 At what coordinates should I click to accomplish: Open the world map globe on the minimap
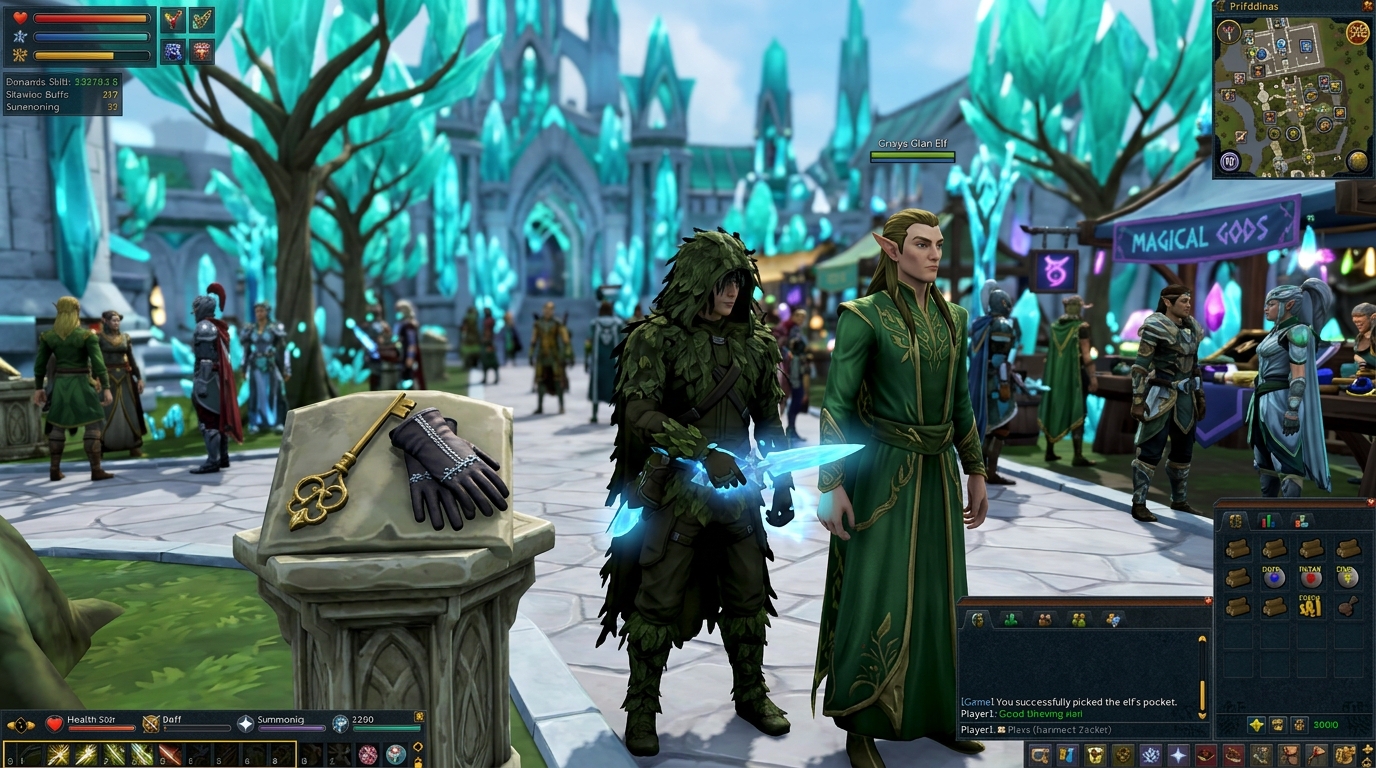coord(1358,161)
